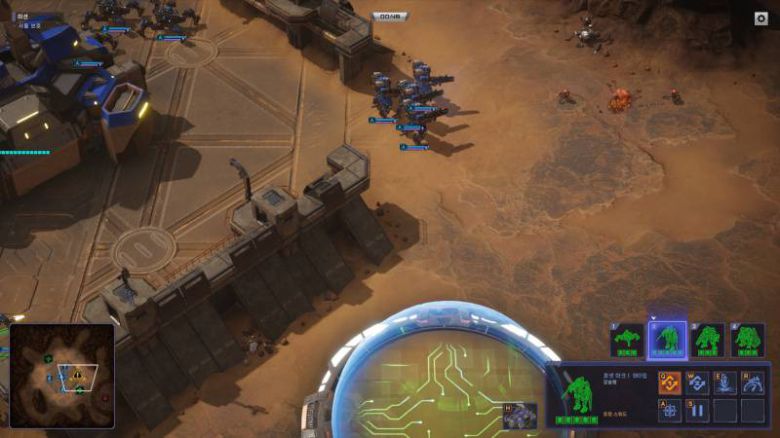Activate the R ability icon
Viewport: 780px width, 438px height.
click(753, 382)
